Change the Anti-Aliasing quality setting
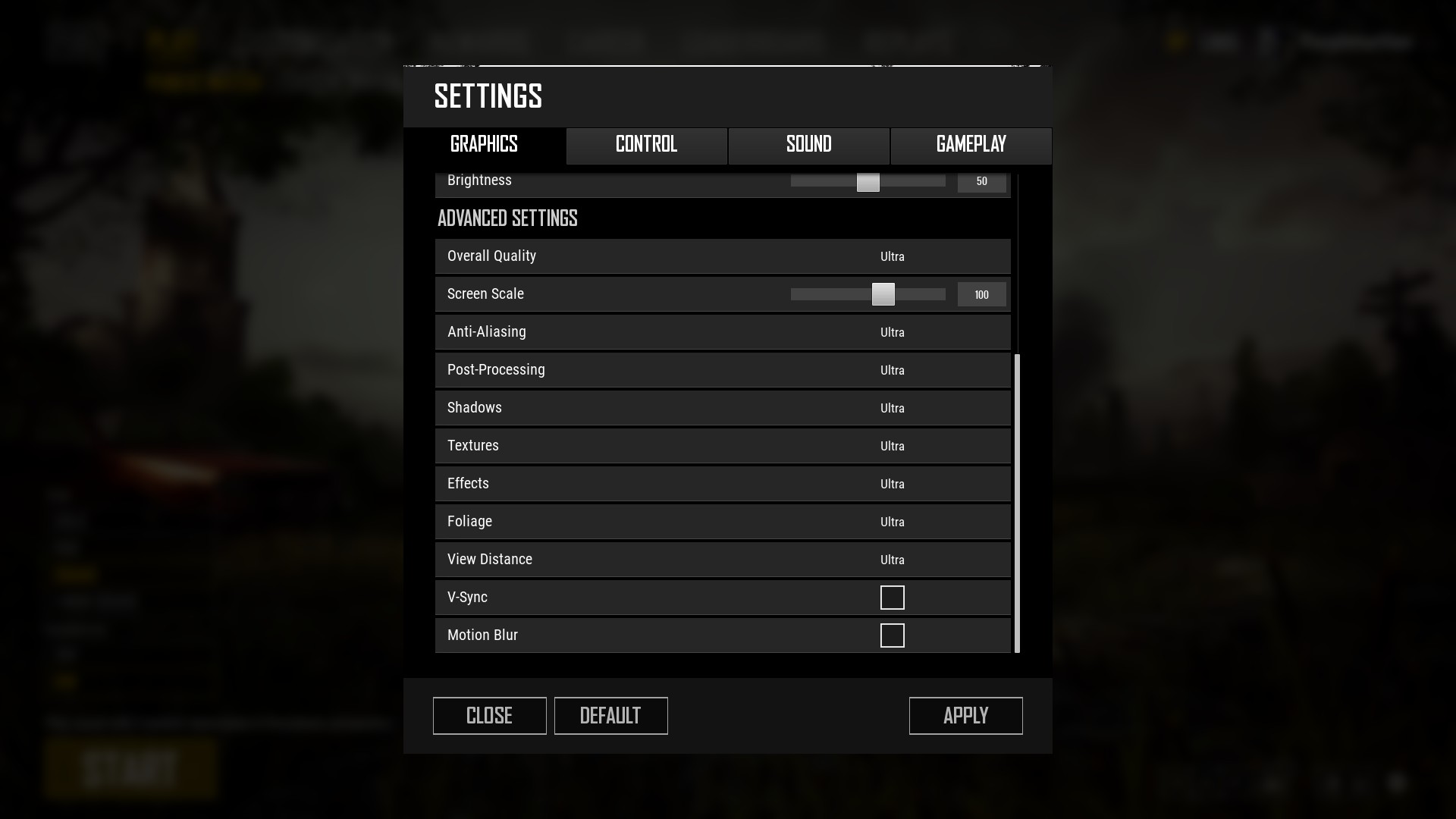Viewport: 1456px width, 819px height. (893, 333)
